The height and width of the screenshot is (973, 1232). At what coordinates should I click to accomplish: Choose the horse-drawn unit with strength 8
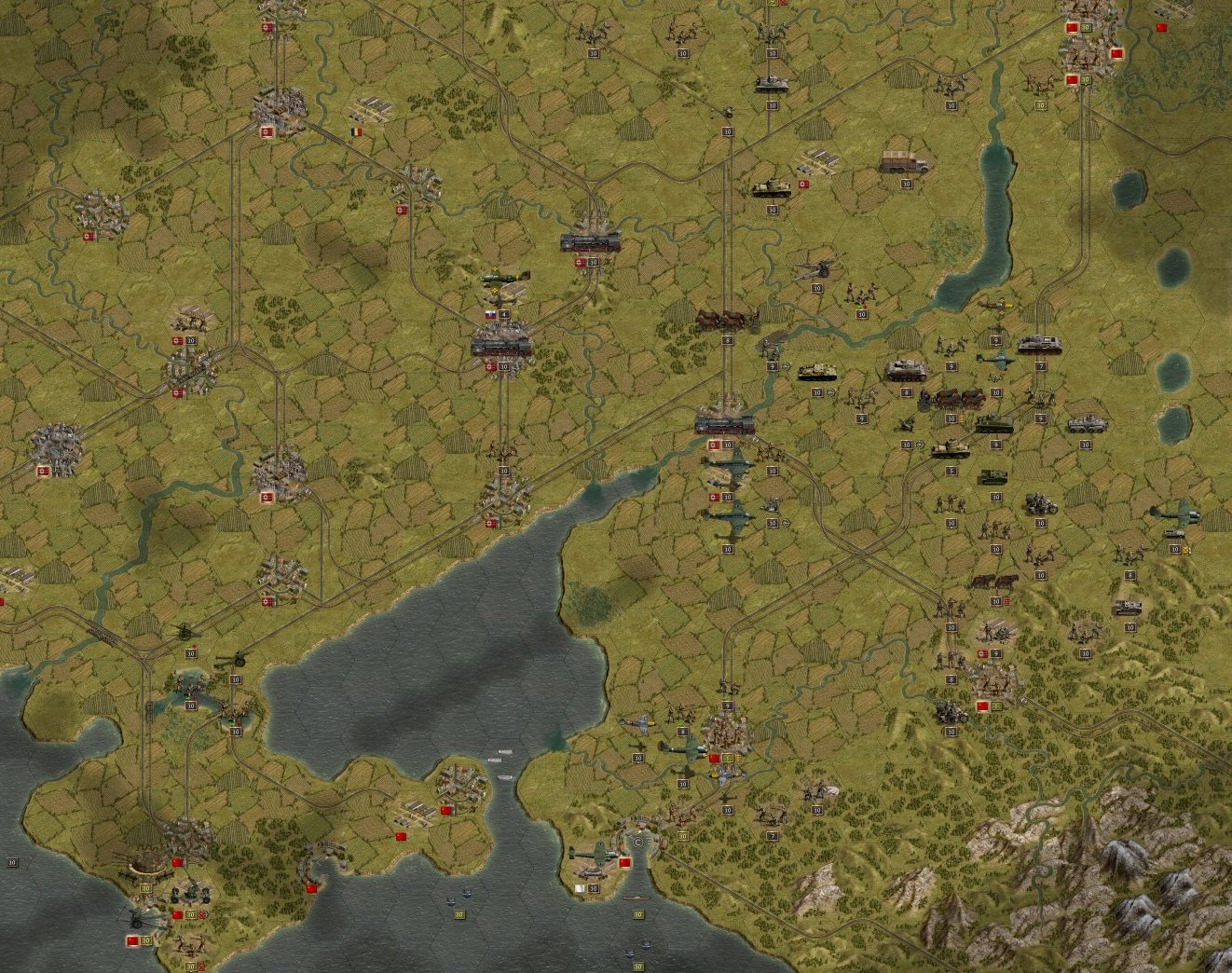[727, 321]
